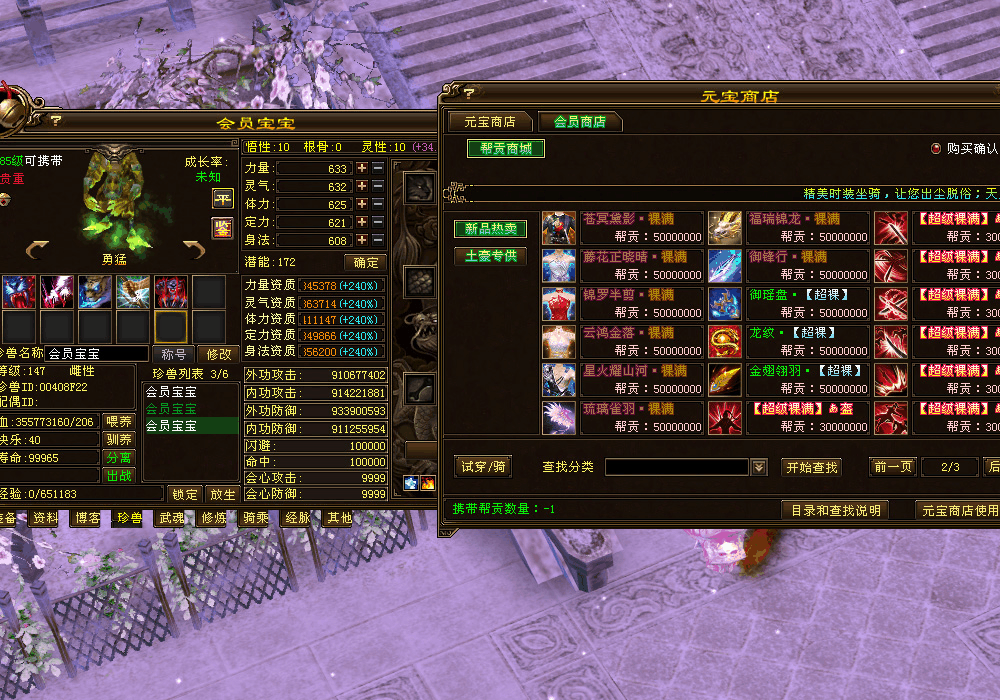
Task: Open the 土豪专供 category
Action: pyautogui.click(x=490, y=256)
